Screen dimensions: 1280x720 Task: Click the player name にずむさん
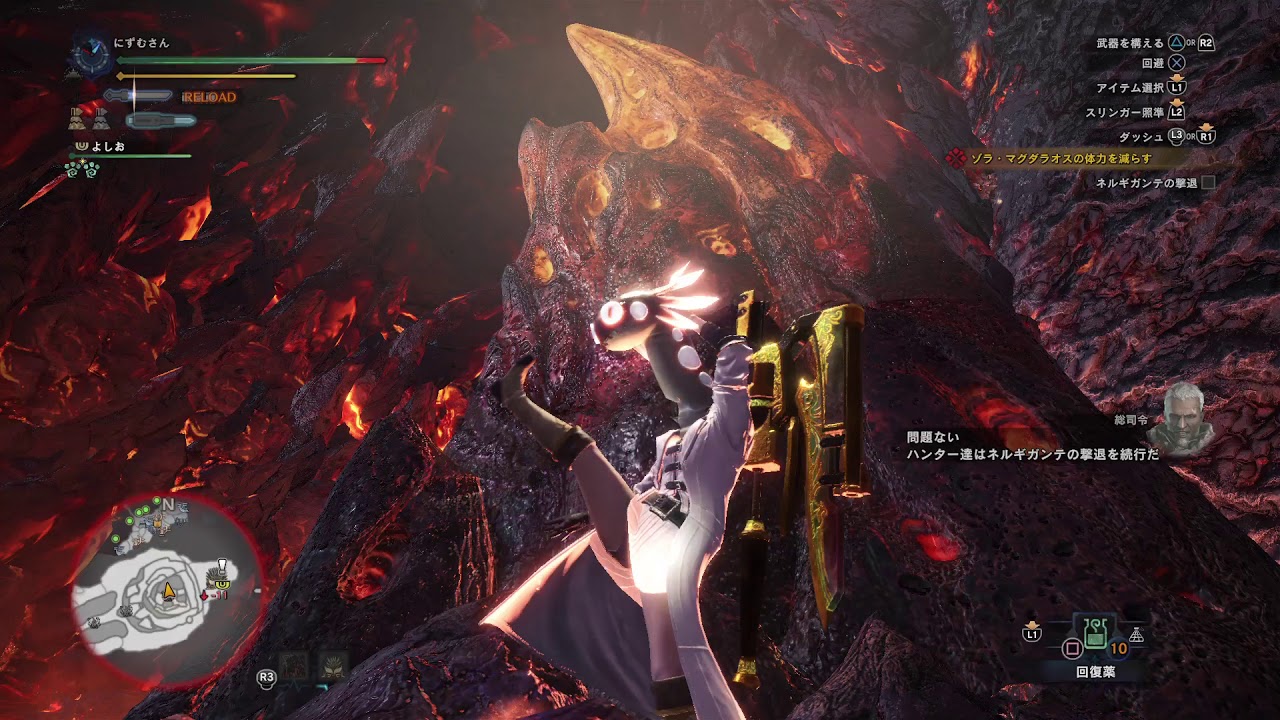coord(142,43)
